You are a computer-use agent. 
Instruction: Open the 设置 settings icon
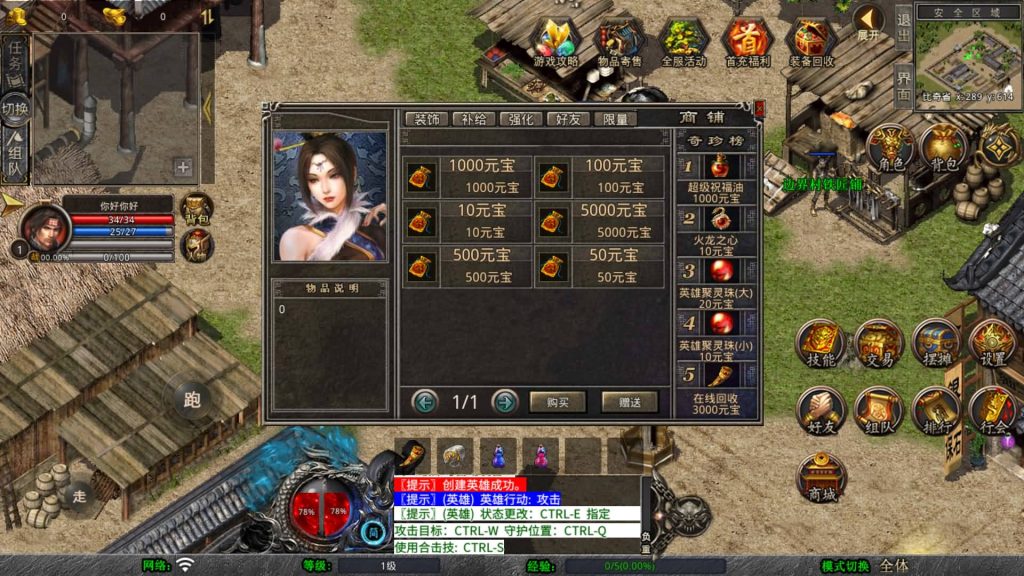993,344
